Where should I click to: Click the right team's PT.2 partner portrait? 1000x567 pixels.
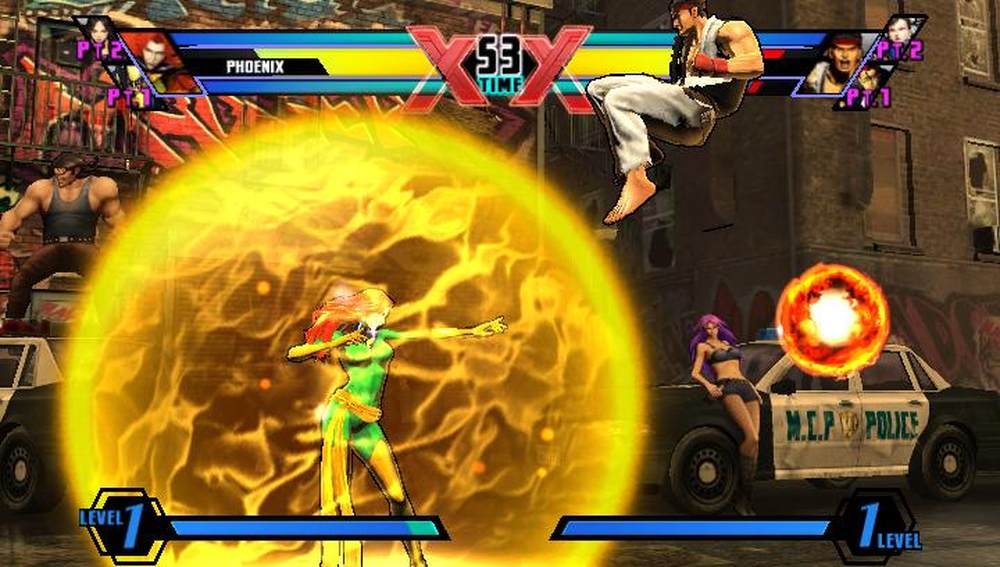[901, 33]
